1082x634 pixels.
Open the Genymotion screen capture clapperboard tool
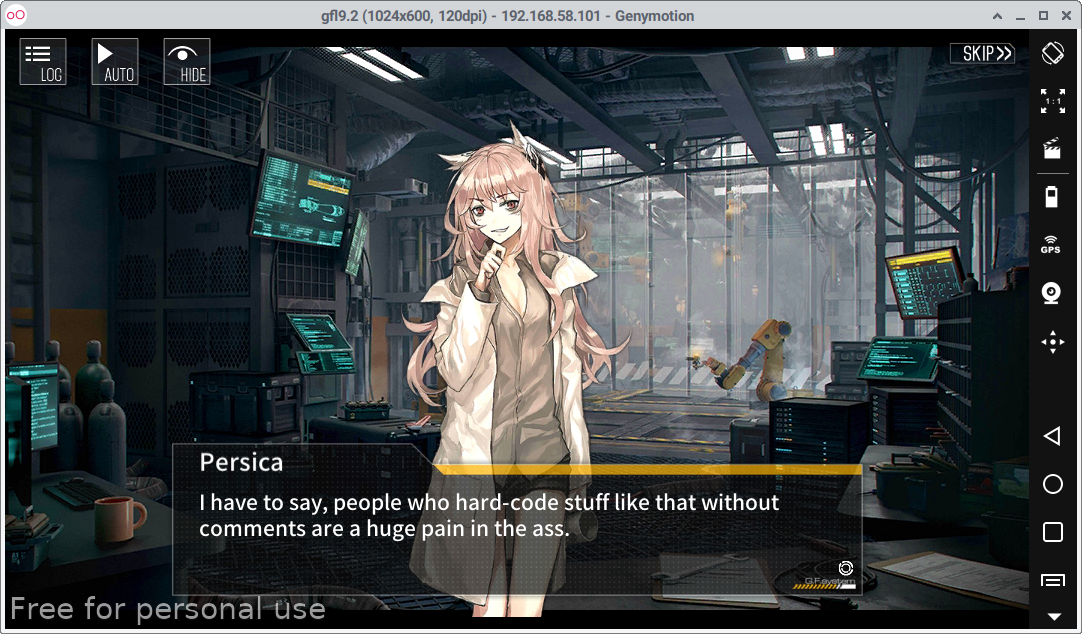[x=1051, y=149]
